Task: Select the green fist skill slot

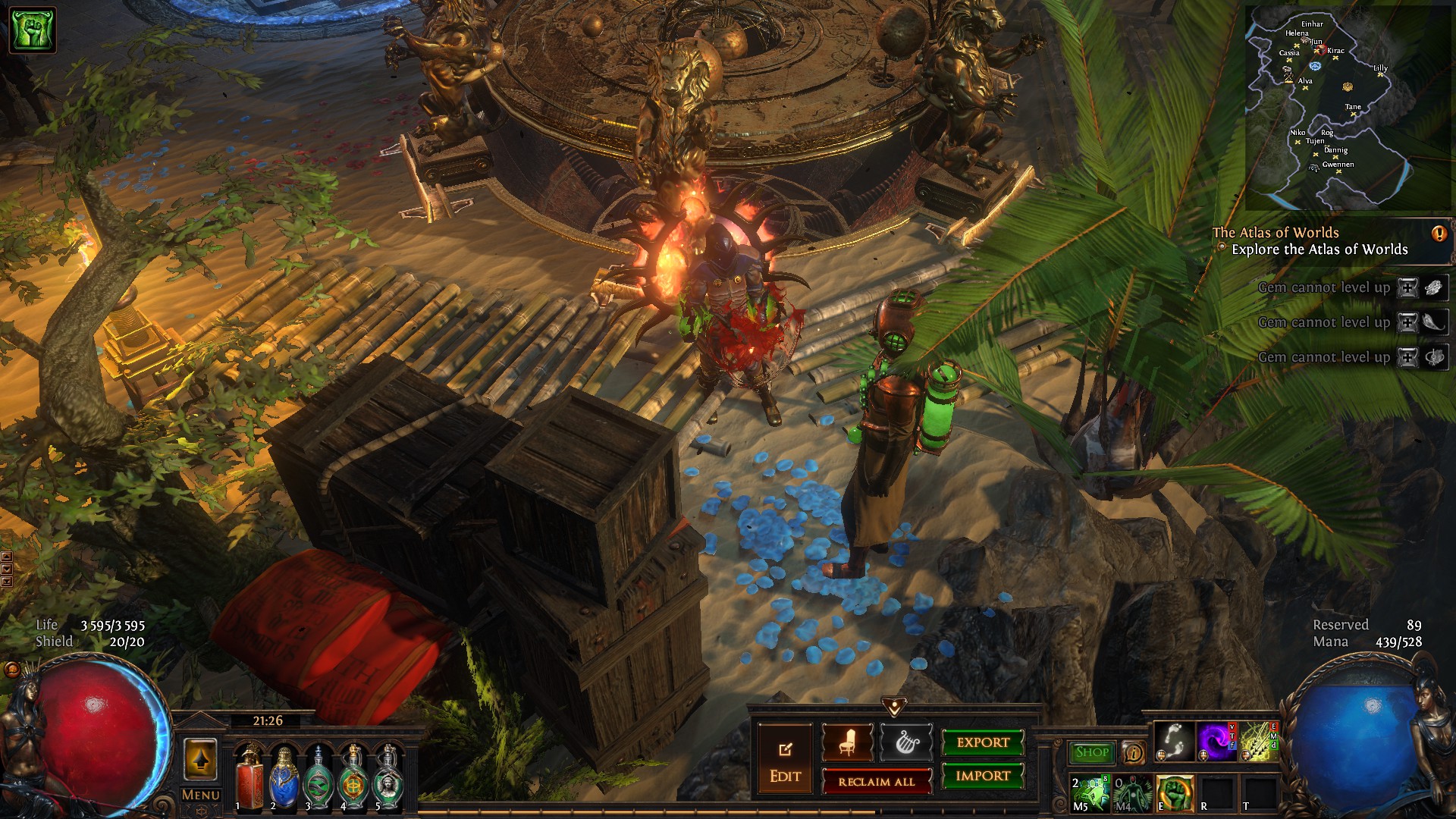Action: (1174, 793)
